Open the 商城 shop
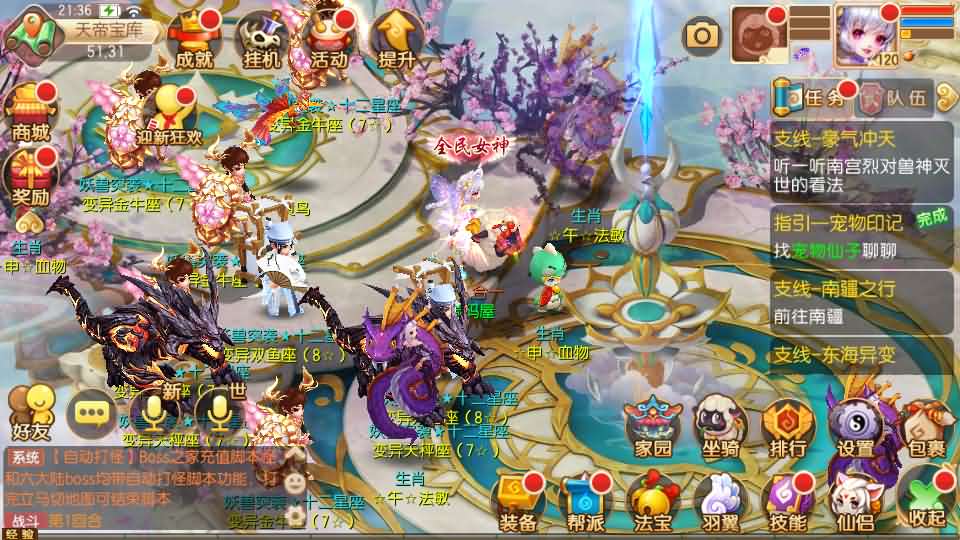This screenshot has height=540, width=960. pyautogui.click(x=30, y=112)
